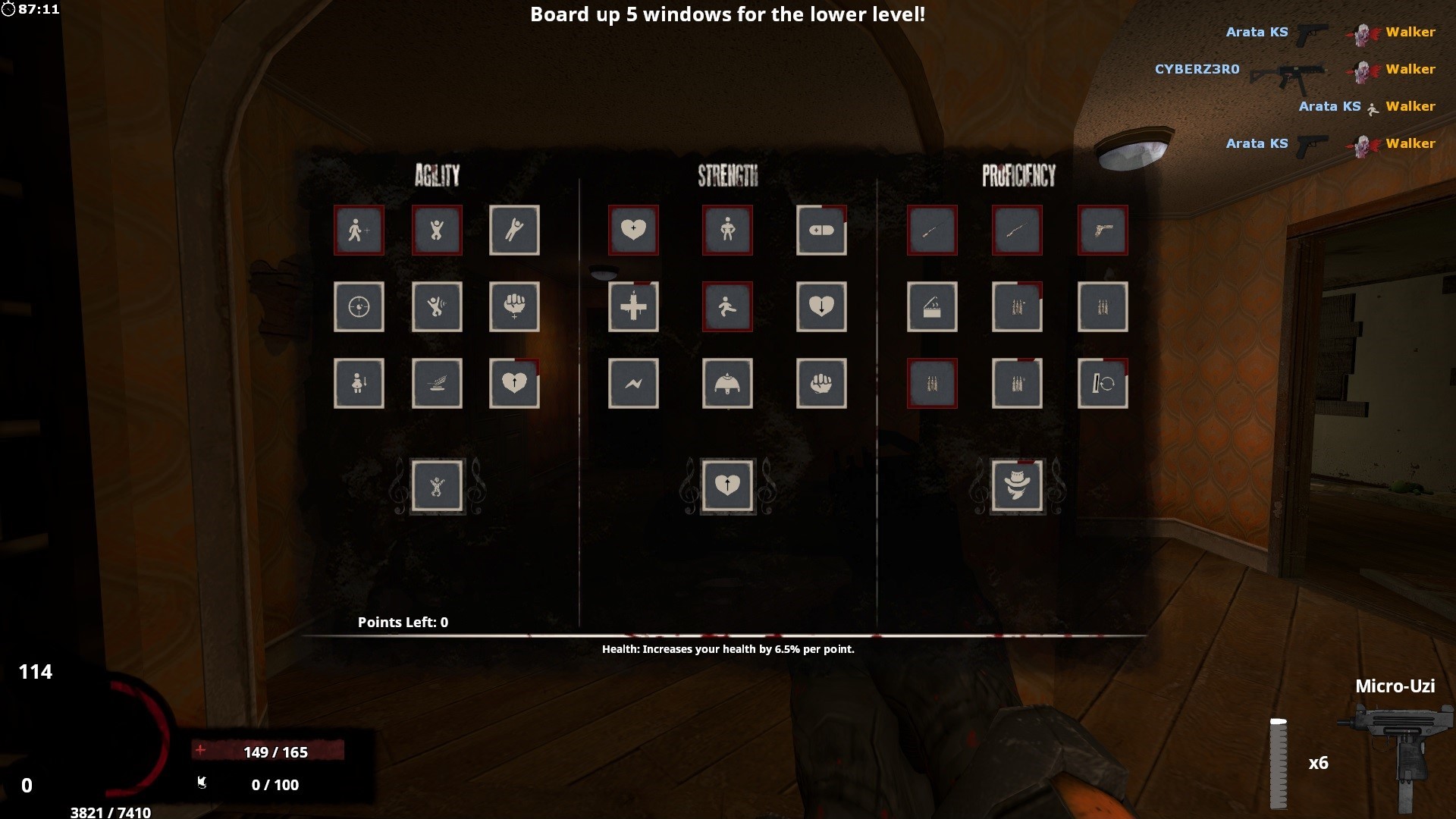
Task: Select the magazine reload speed skill in Proficiency
Action: (x=1103, y=384)
